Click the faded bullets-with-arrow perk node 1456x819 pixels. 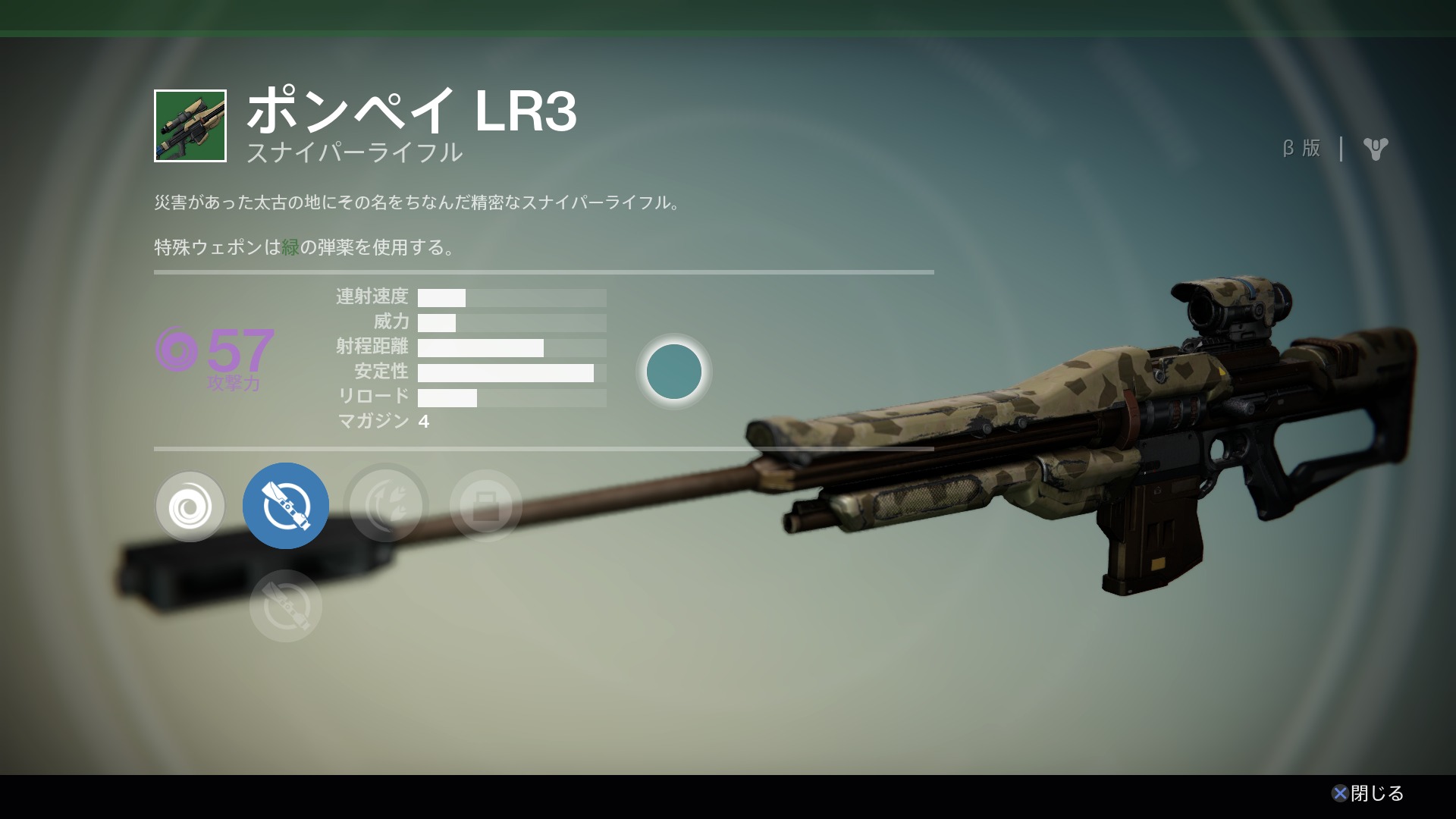click(386, 505)
